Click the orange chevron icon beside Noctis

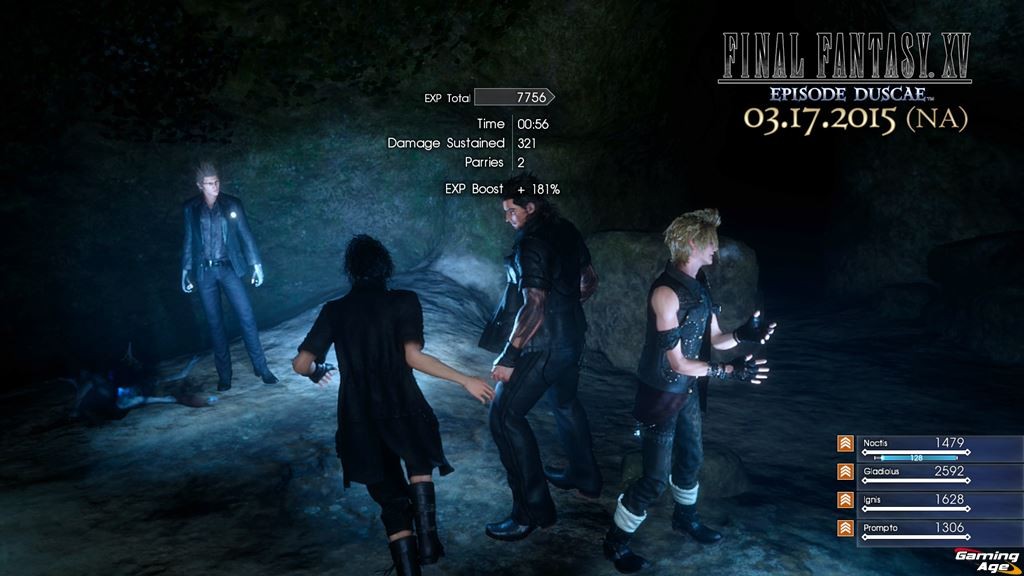pos(845,444)
